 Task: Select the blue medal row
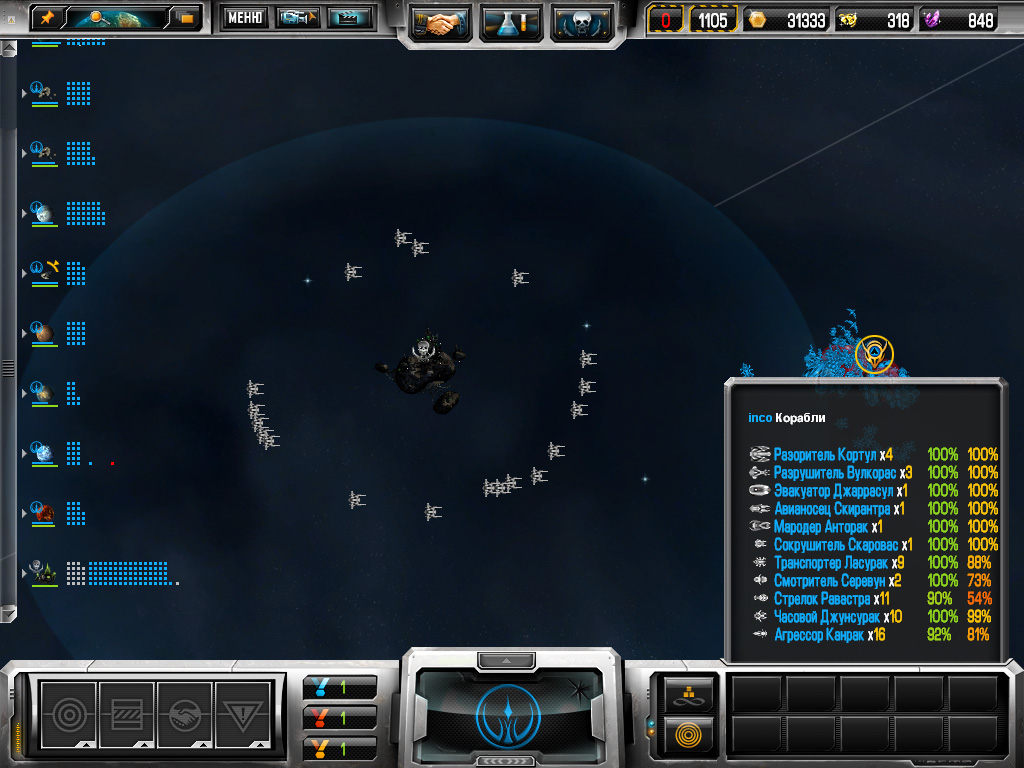(340, 687)
